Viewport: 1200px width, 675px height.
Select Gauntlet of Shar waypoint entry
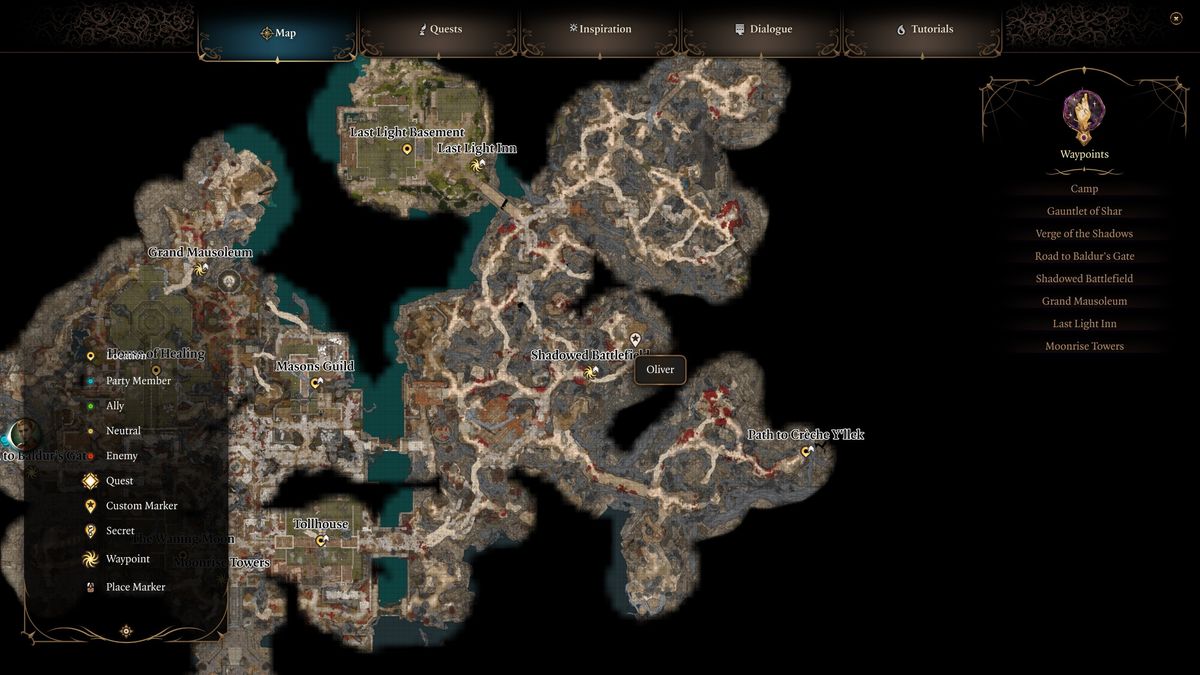coord(1084,211)
